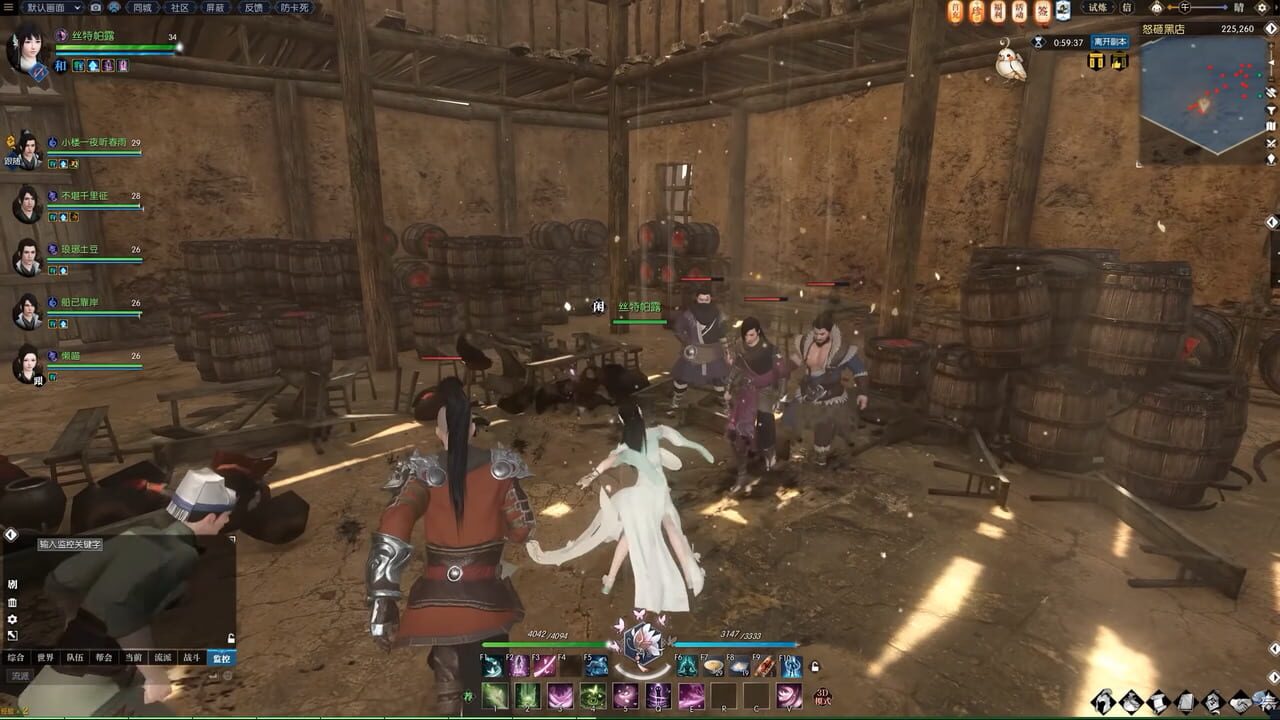Viewport: 1280px width, 720px height.
Task: Toggle 3D模式 view mode near the hotbar
Action: tap(823, 695)
